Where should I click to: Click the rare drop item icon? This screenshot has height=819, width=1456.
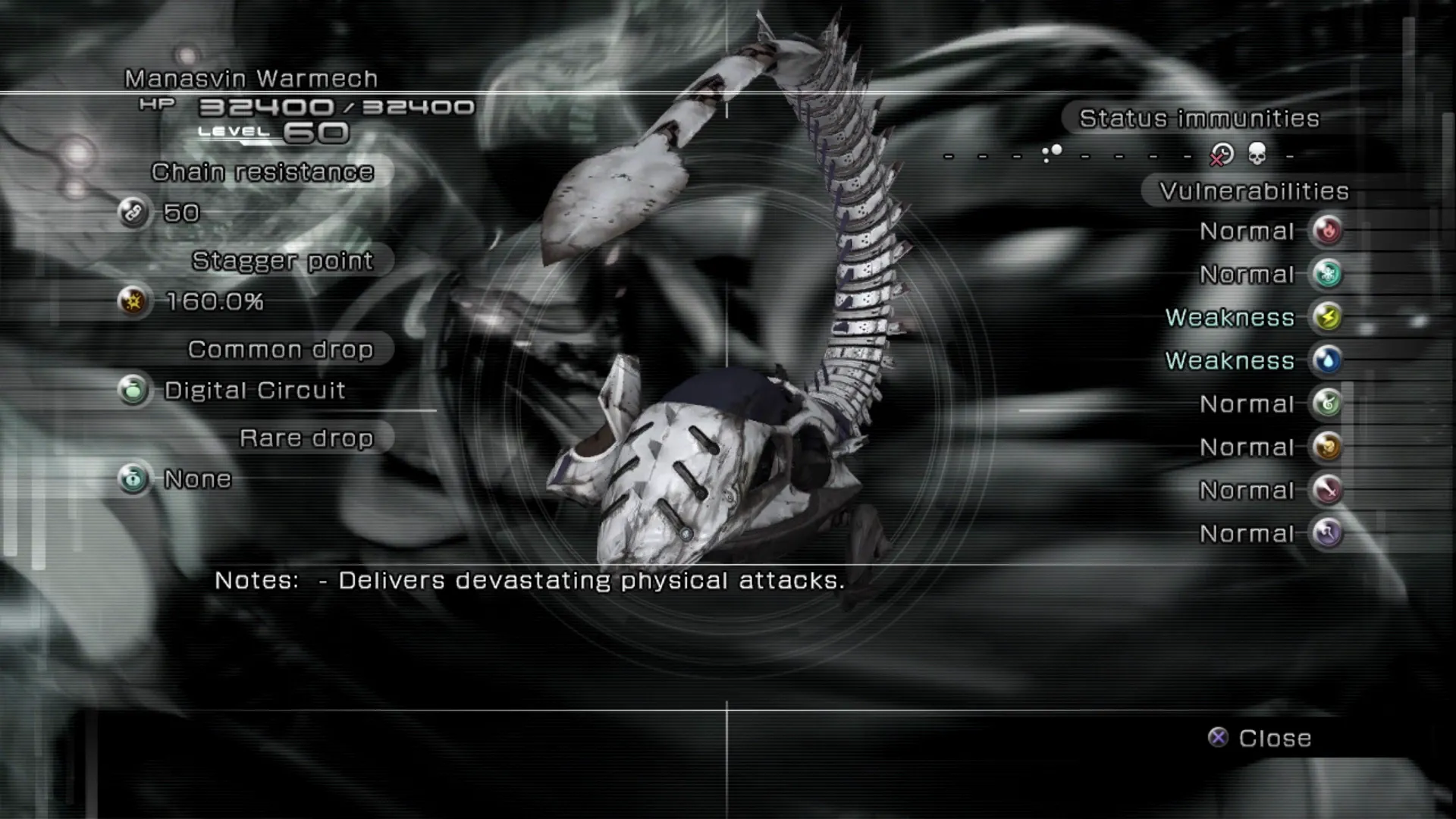point(133,479)
